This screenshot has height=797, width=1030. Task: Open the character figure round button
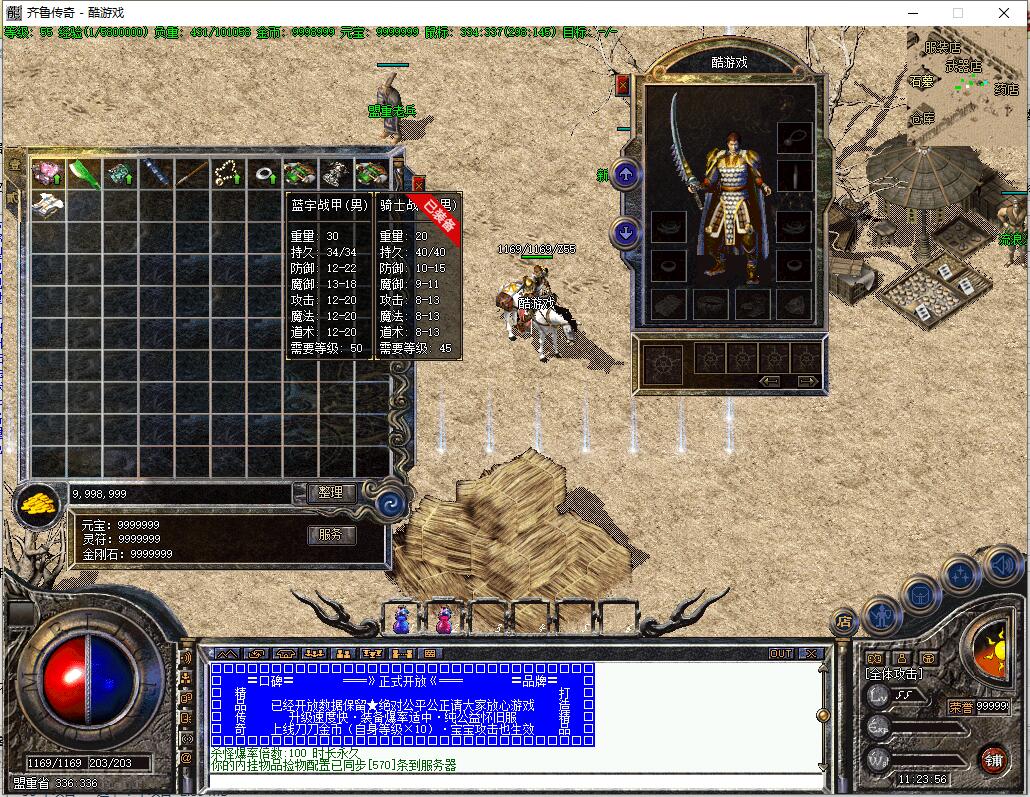point(882,614)
